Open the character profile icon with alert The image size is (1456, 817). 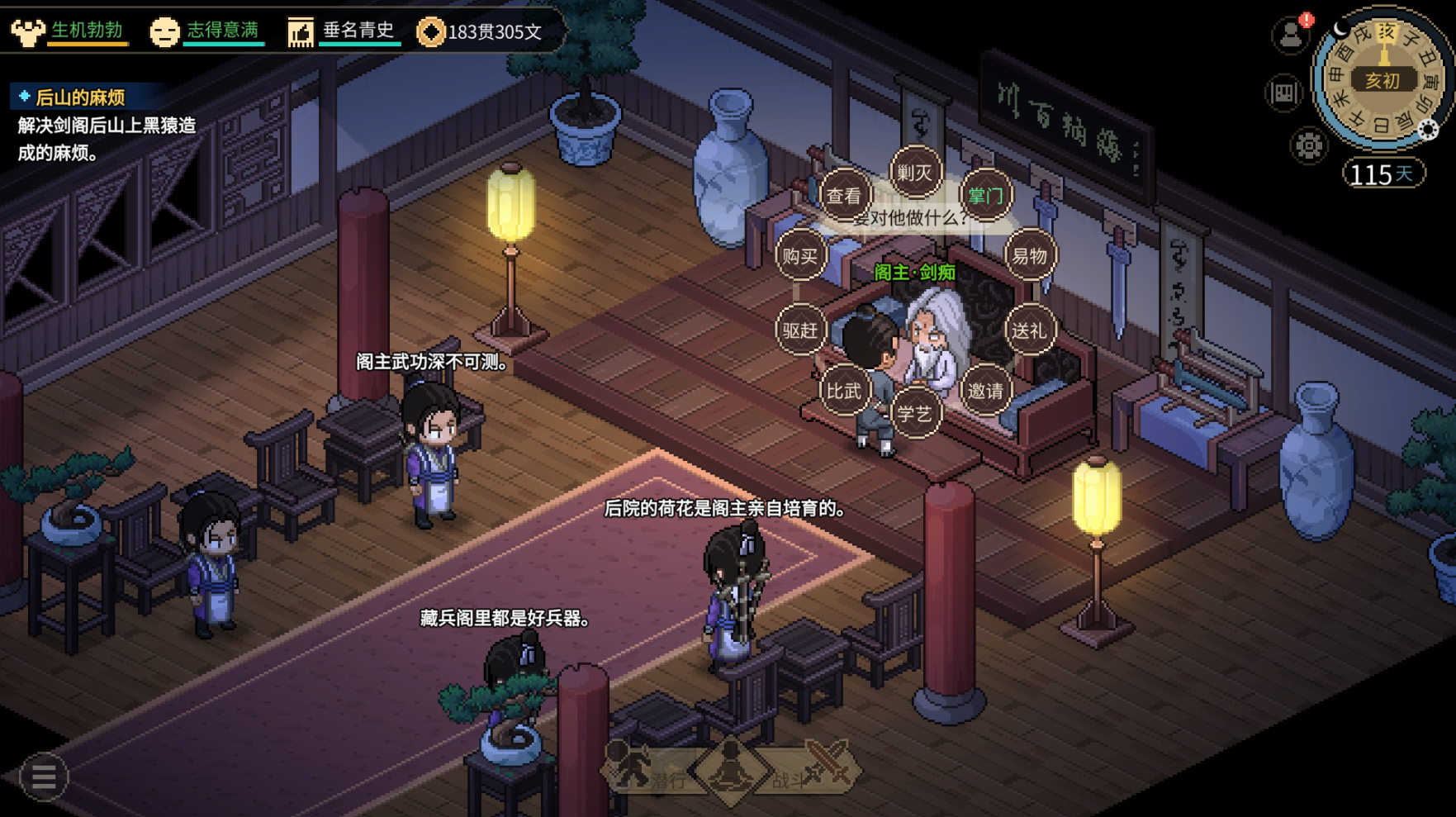click(1290, 36)
